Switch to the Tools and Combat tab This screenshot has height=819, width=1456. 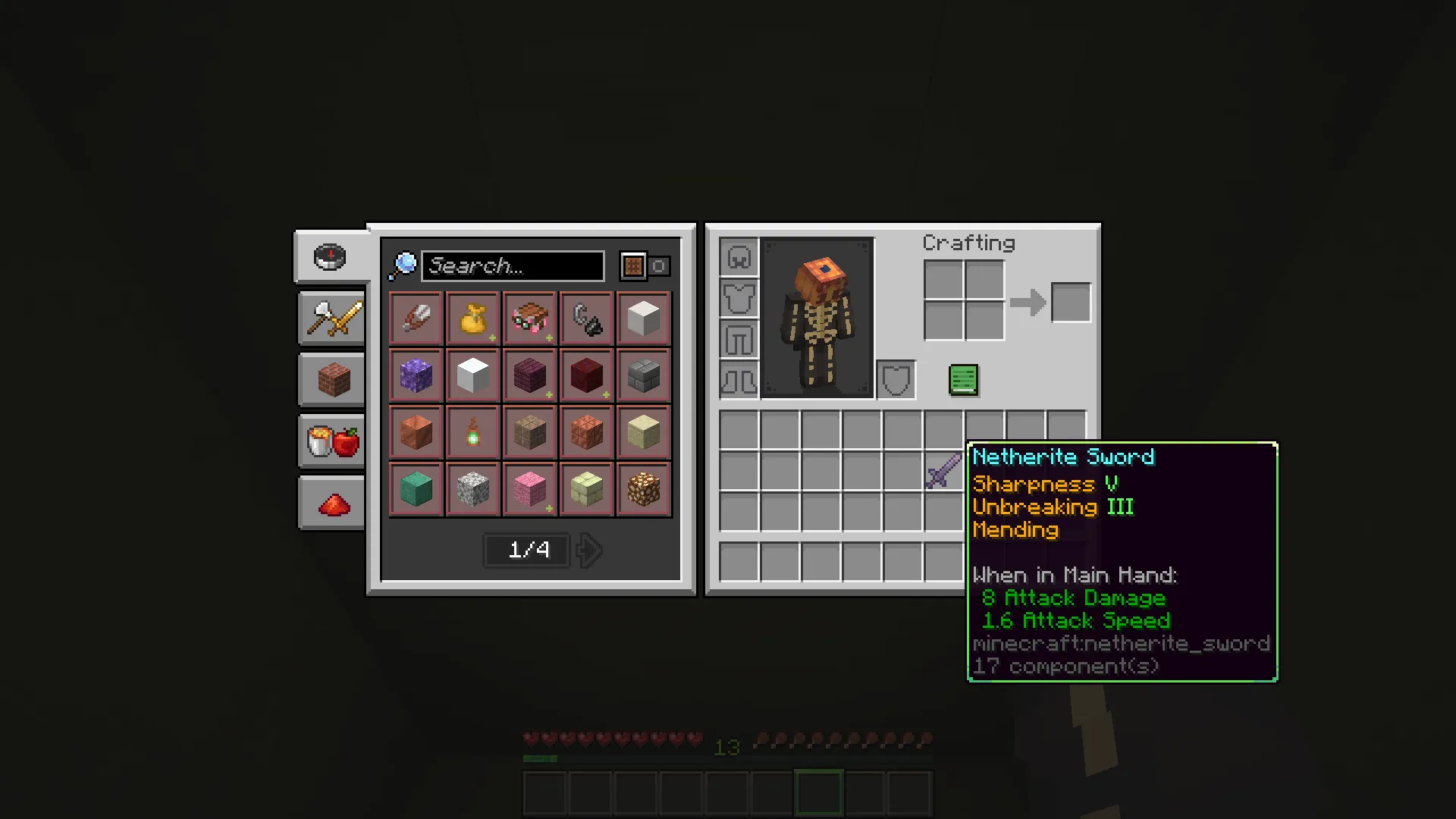(x=331, y=318)
